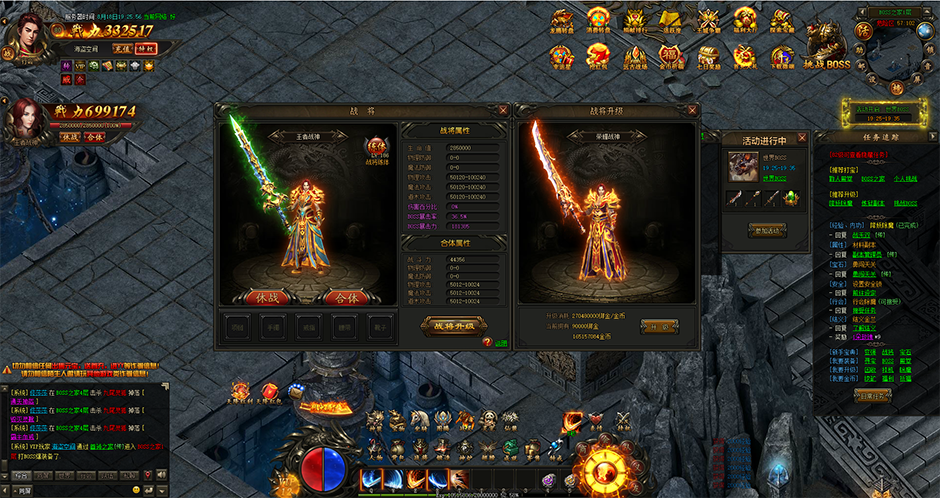Close the 战将 general window
The height and width of the screenshot is (498, 940).
(x=503, y=110)
